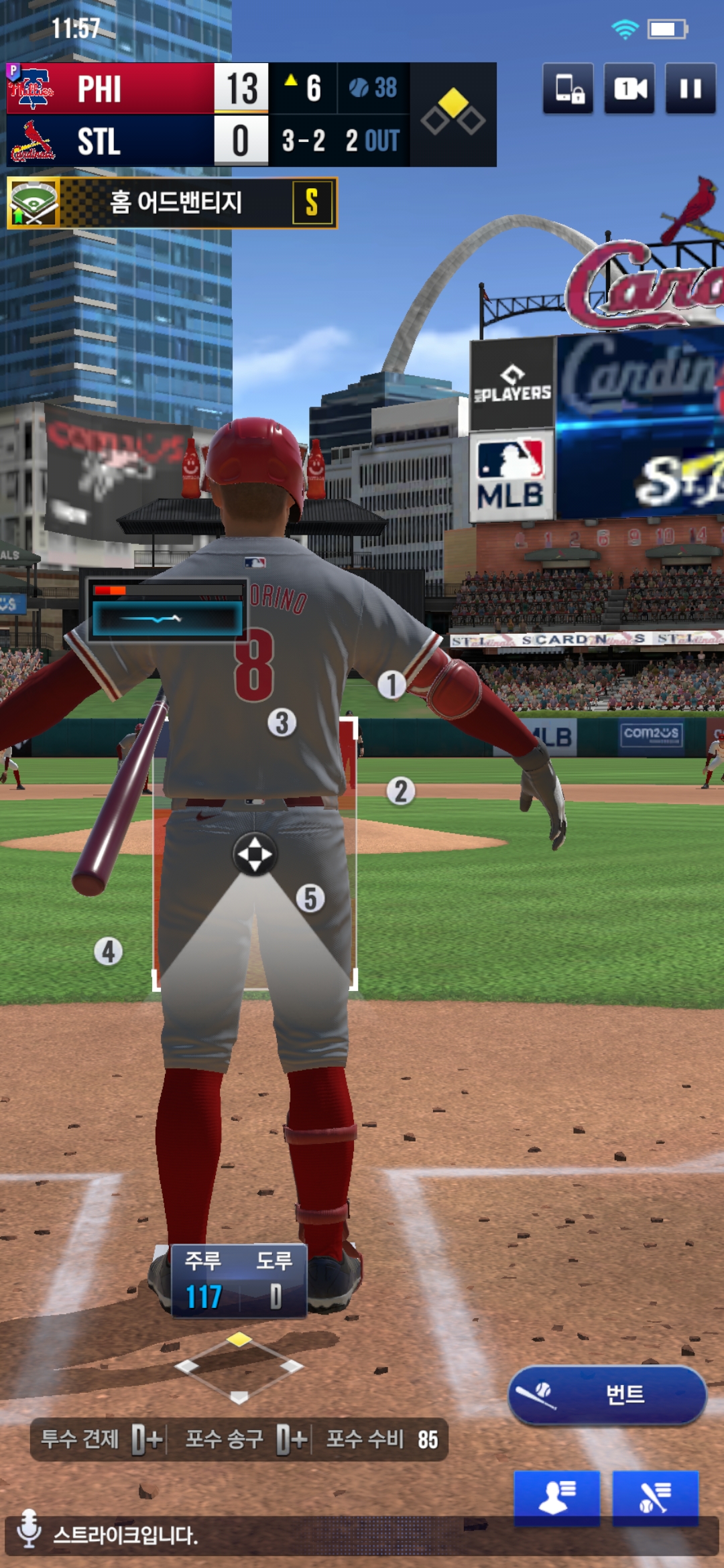Image resolution: width=724 pixels, height=1568 pixels.
Task: Tap the 번트 bunt button
Action: pos(607,1394)
